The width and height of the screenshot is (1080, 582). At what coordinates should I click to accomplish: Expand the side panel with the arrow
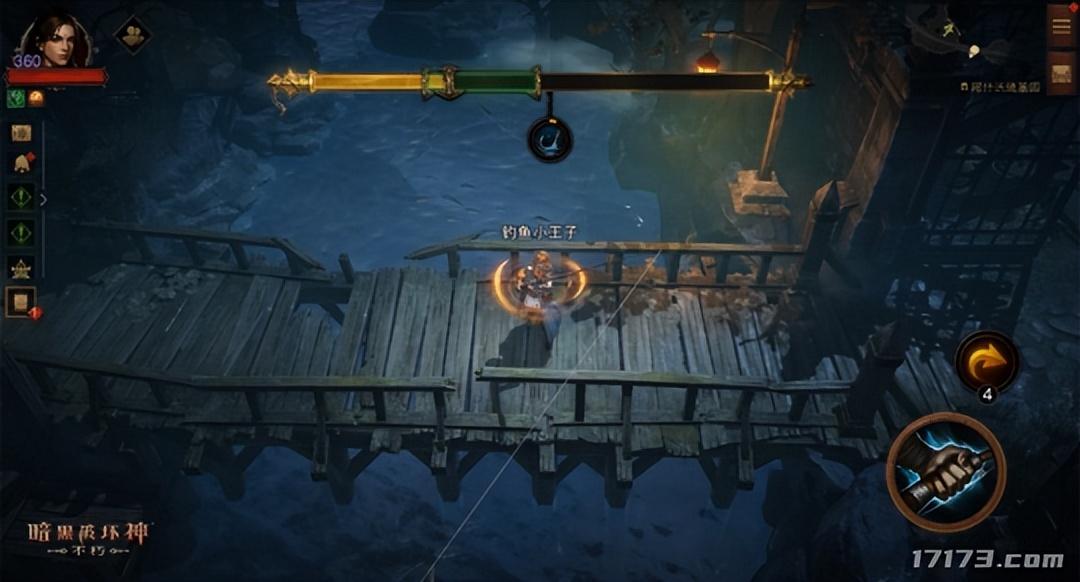(43, 199)
